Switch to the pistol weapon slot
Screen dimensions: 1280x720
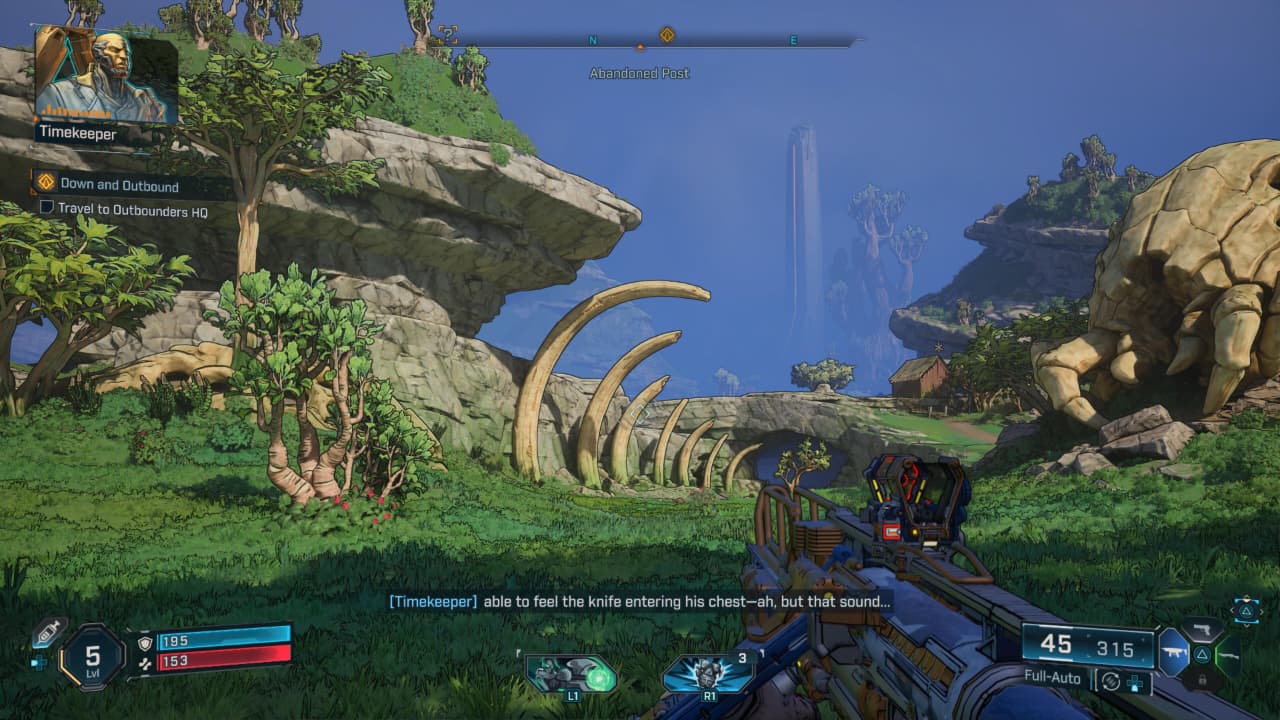(x=1203, y=630)
